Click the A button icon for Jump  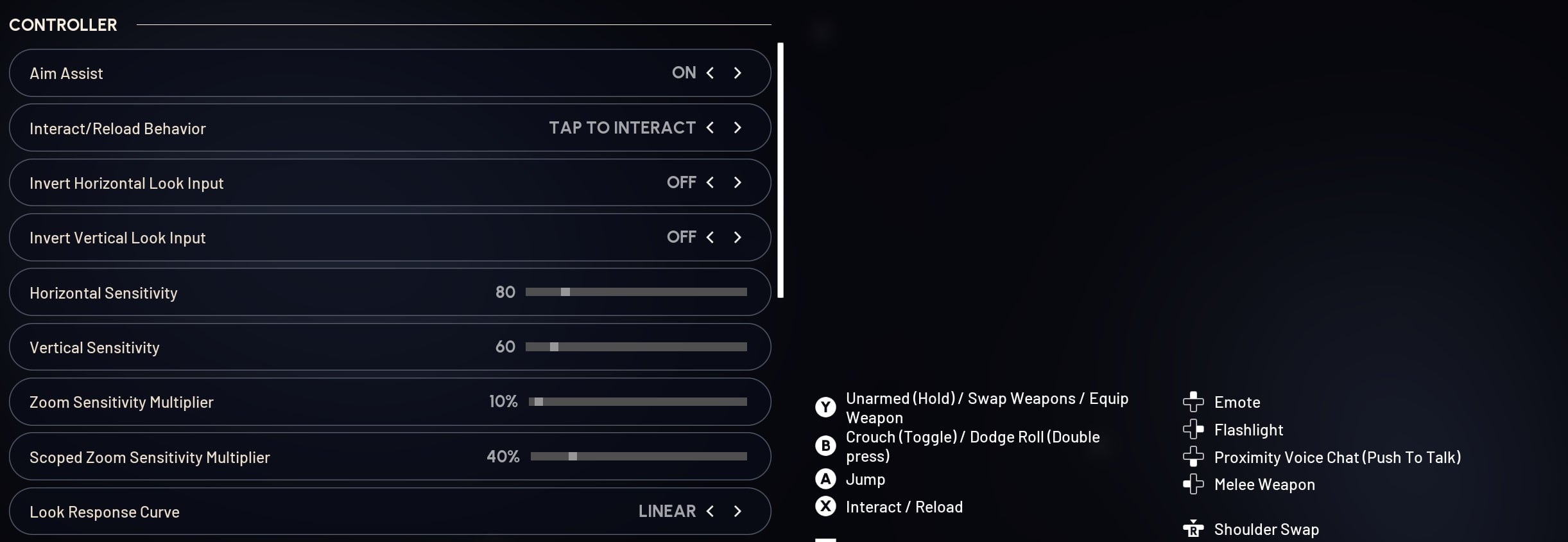(x=825, y=479)
